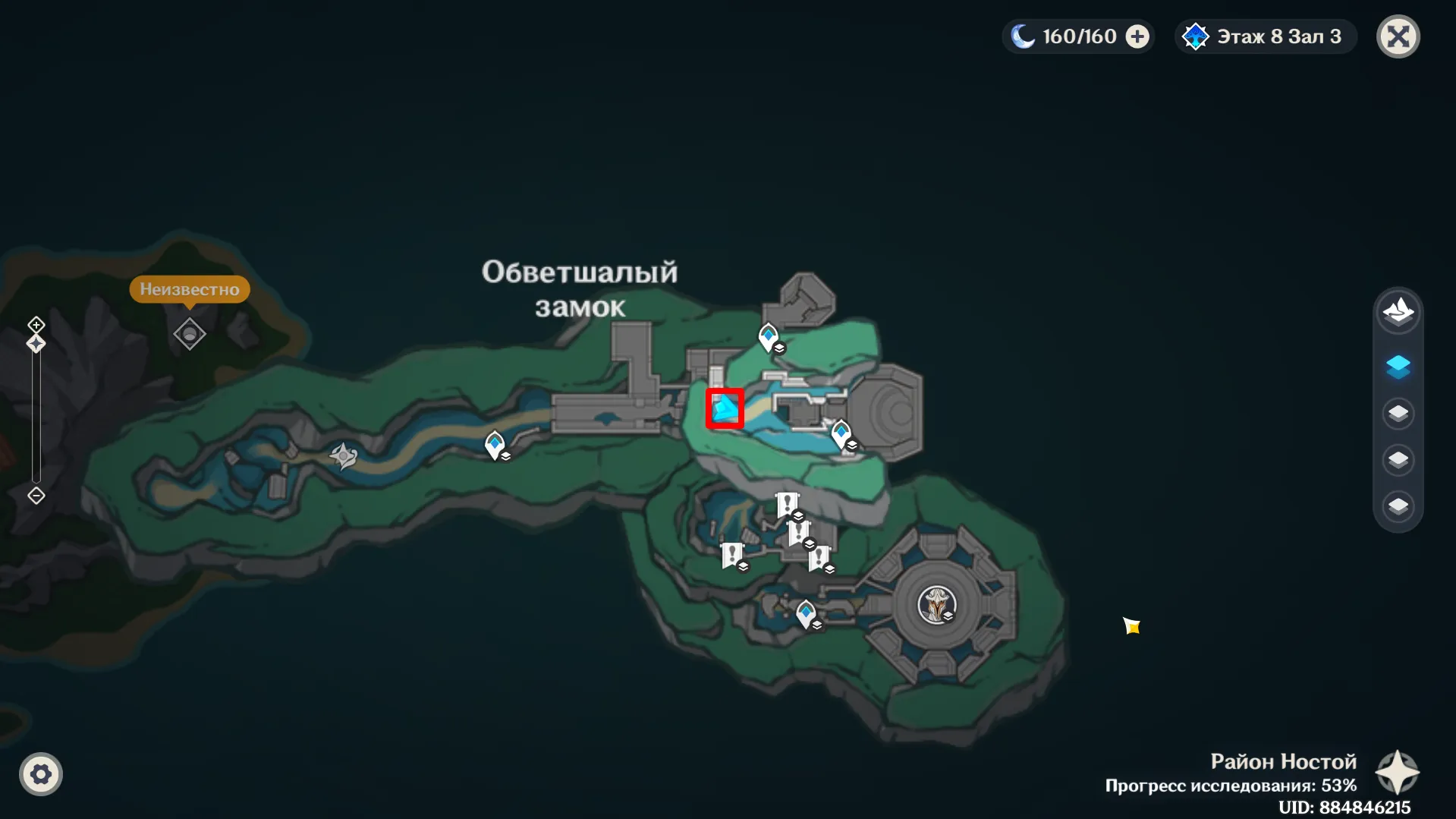Click the grayed Неизвестно region marker
Image resolution: width=1456 pixels, height=819 pixels.
189,334
